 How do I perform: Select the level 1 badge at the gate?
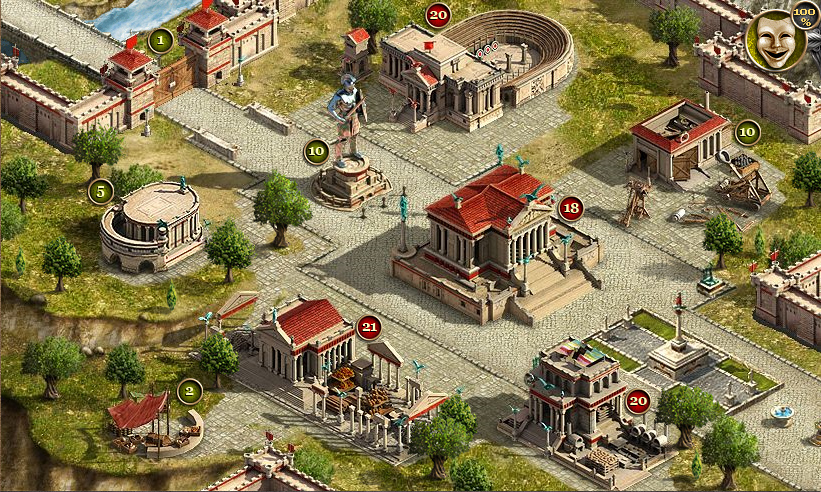tap(161, 41)
